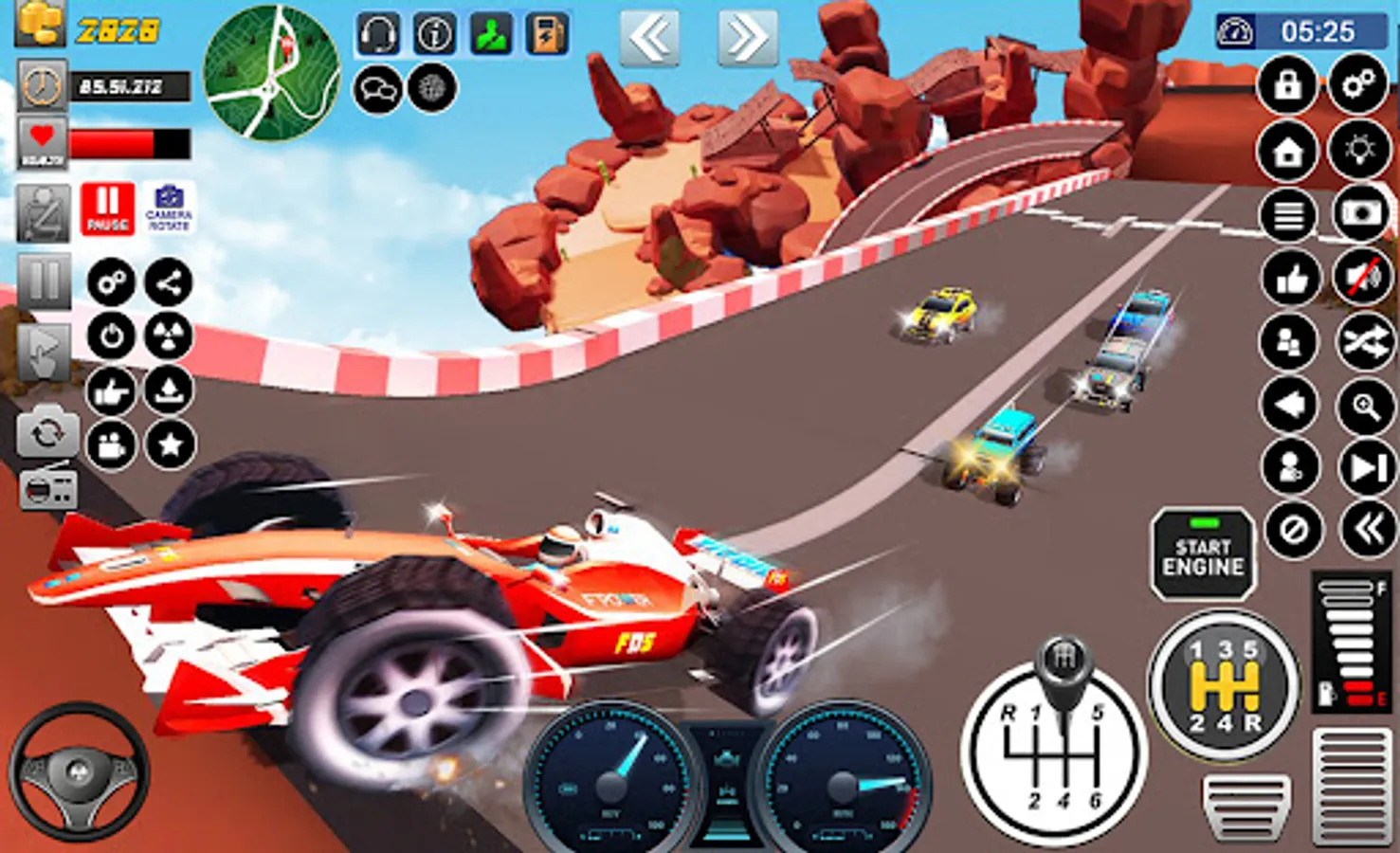Viewport: 1400px width, 853px height.
Task: Toggle the light bulb headlights icon
Action: [x=1359, y=151]
